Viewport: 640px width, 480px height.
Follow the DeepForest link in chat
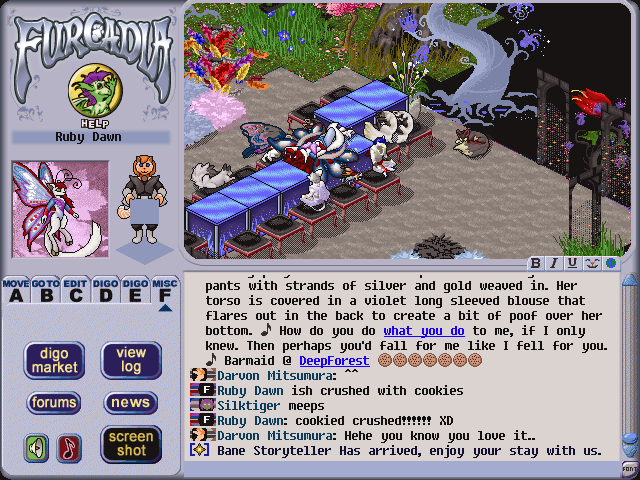334,360
